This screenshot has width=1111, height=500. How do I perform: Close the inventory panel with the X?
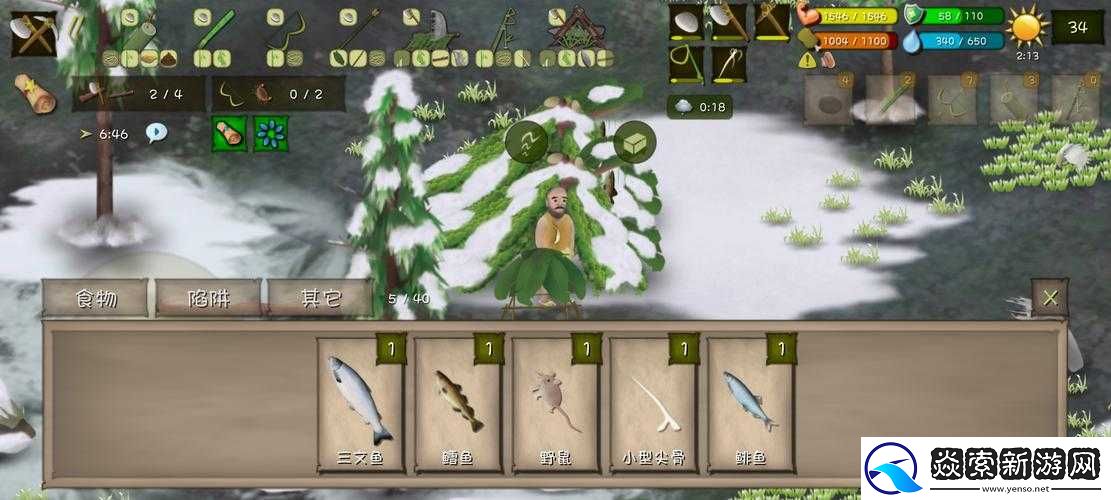point(1049,297)
